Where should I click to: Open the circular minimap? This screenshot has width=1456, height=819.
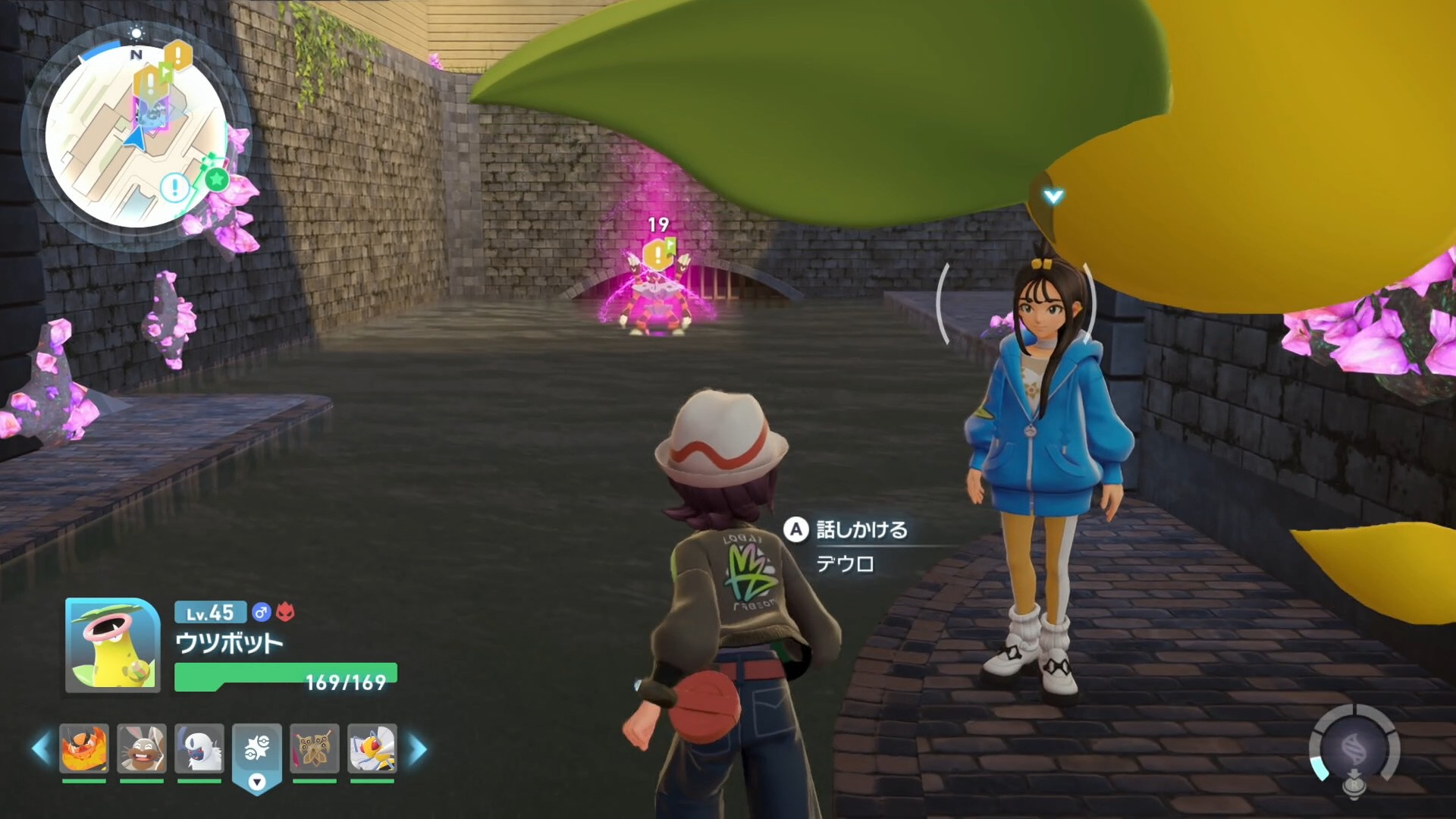[x=136, y=136]
